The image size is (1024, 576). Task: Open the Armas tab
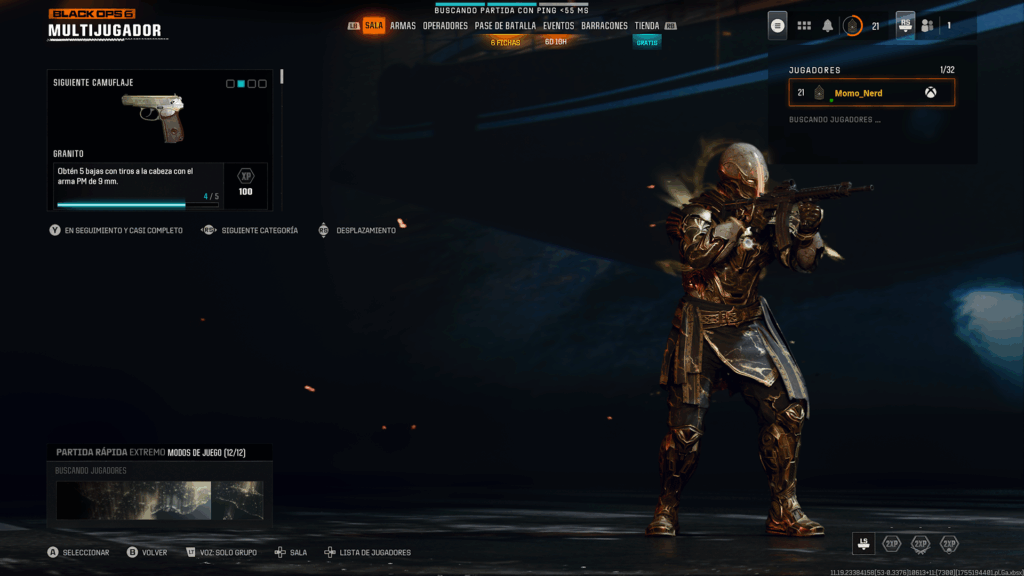(403, 26)
